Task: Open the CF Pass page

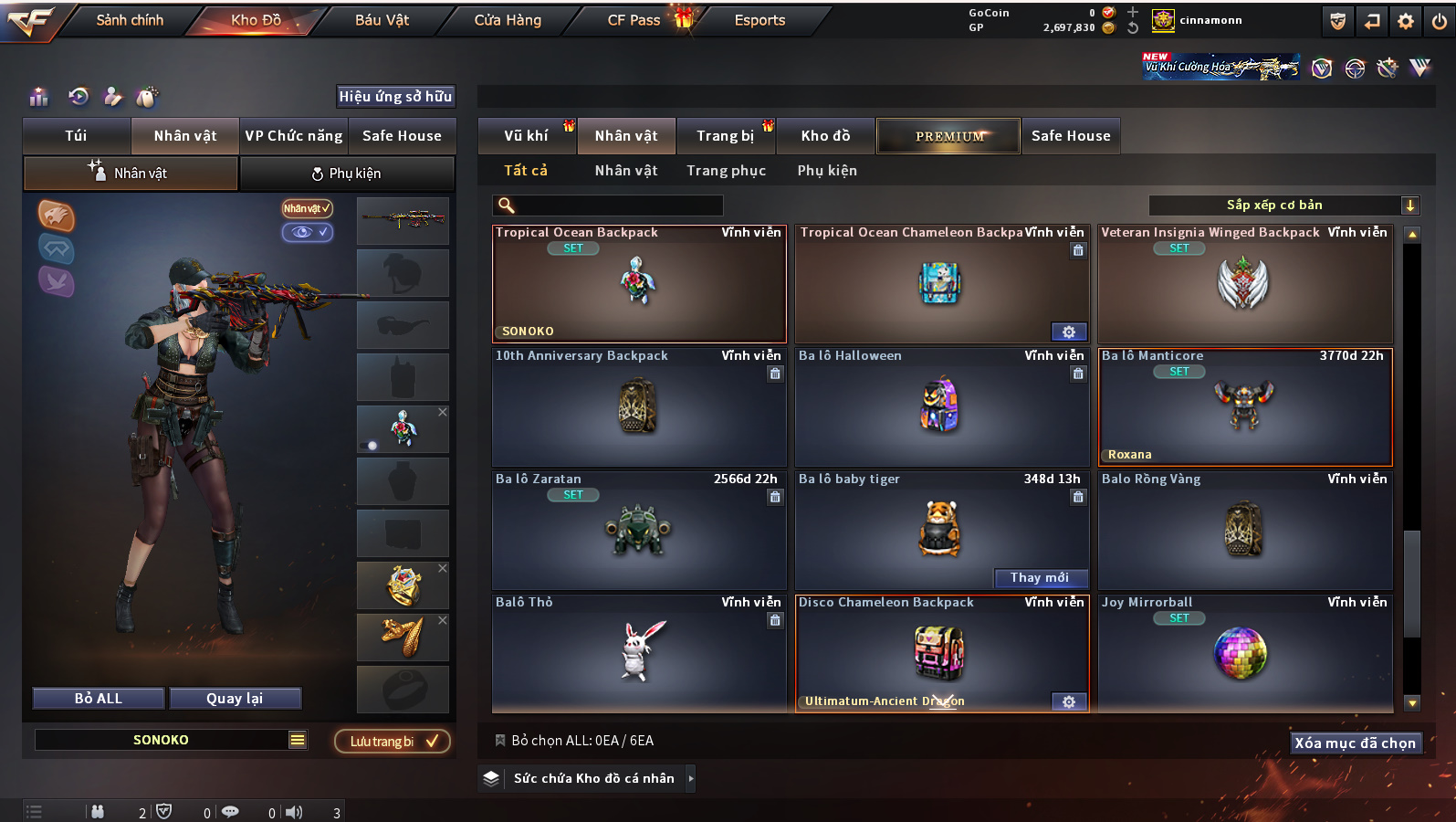Action: pos(634,20)
